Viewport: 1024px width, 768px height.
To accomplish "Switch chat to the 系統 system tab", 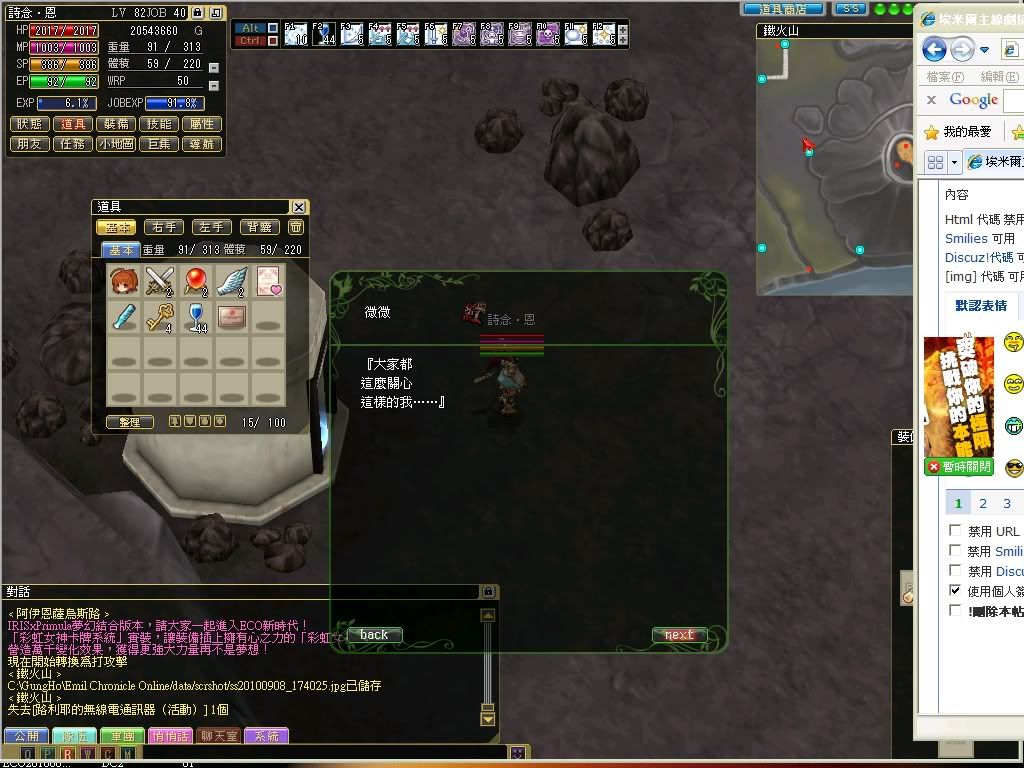I will pos(265,736).
